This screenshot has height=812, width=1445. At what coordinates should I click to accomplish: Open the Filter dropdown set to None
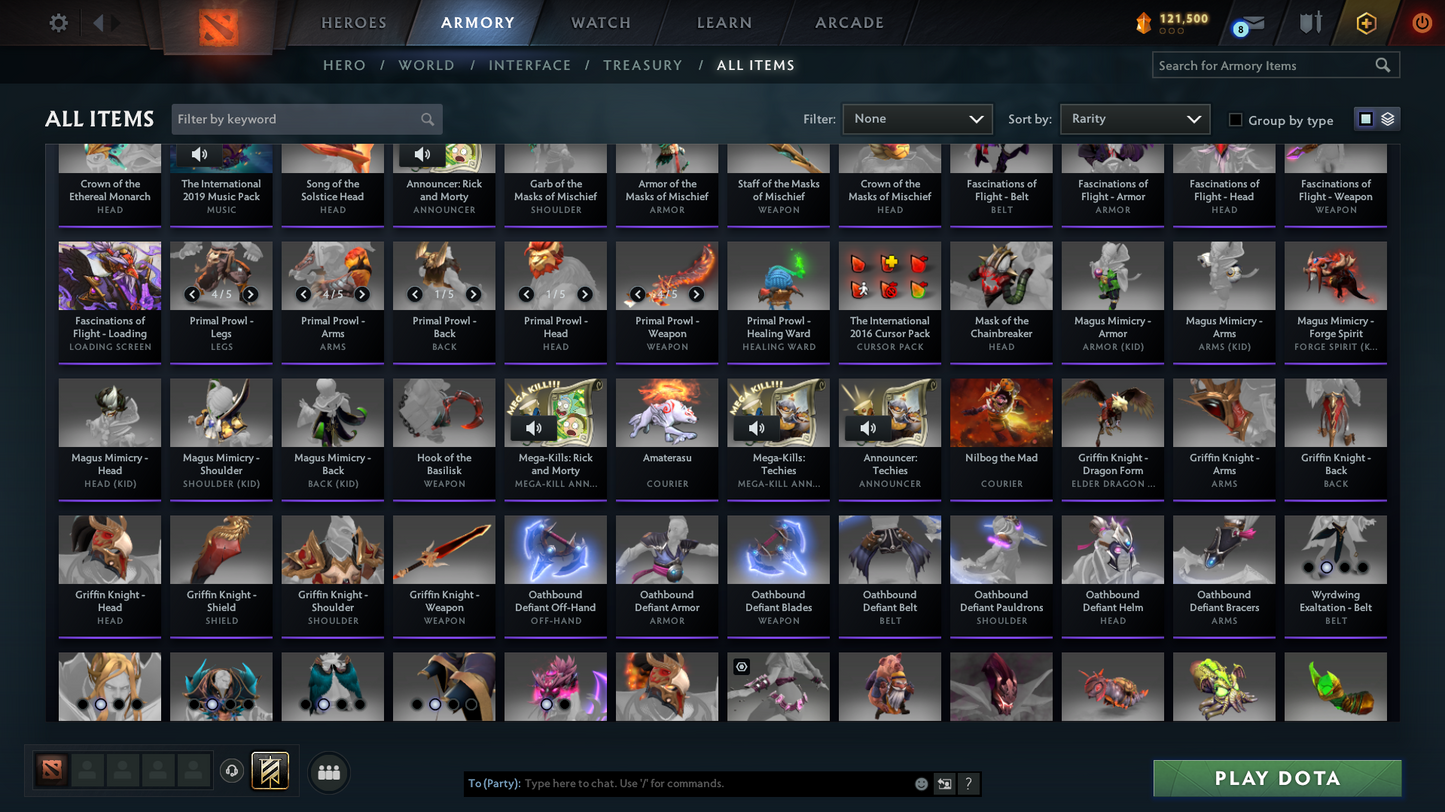click(916, 118)
